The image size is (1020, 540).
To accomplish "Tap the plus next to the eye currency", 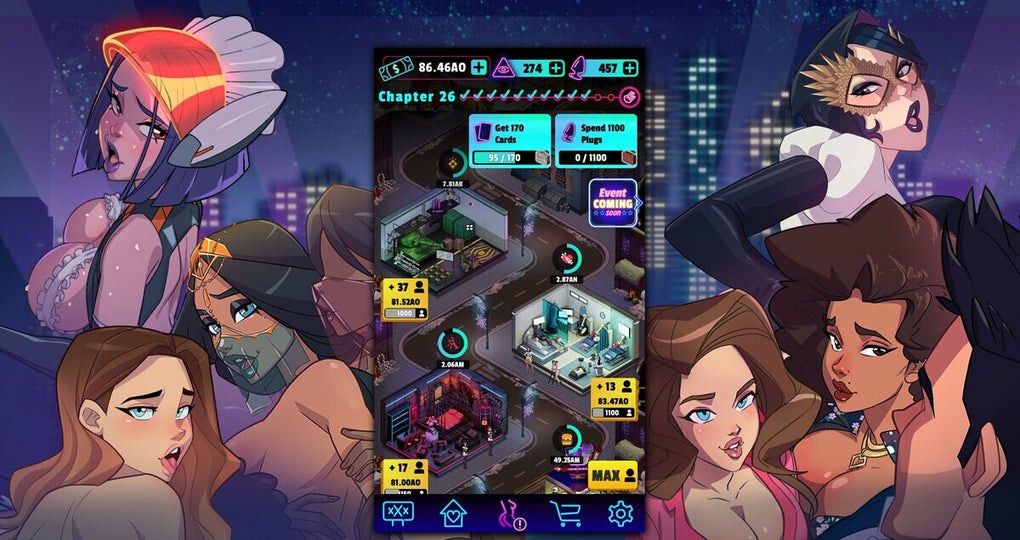I will pos(555,68).
